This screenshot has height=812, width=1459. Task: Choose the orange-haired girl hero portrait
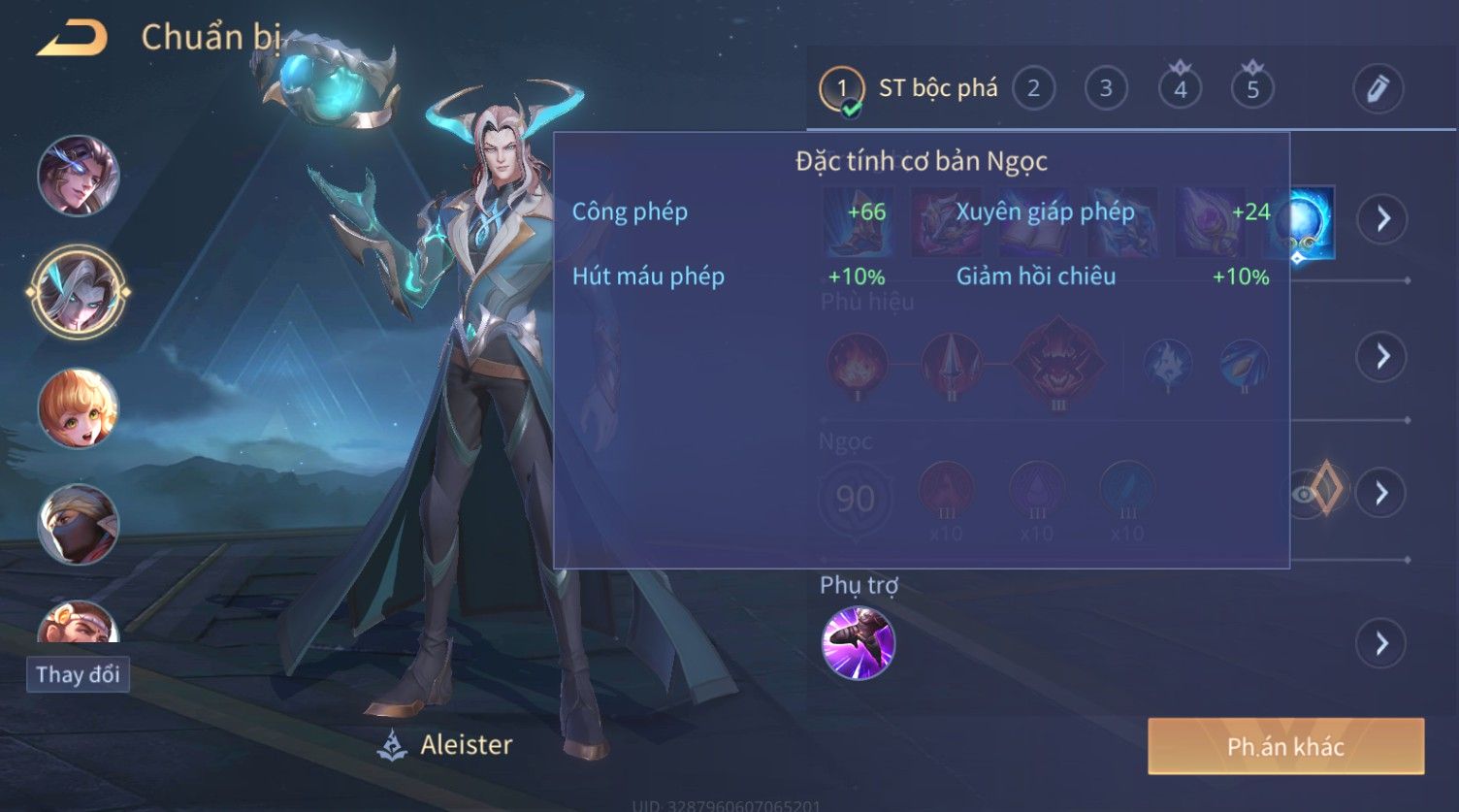click(x=78, y=408)
